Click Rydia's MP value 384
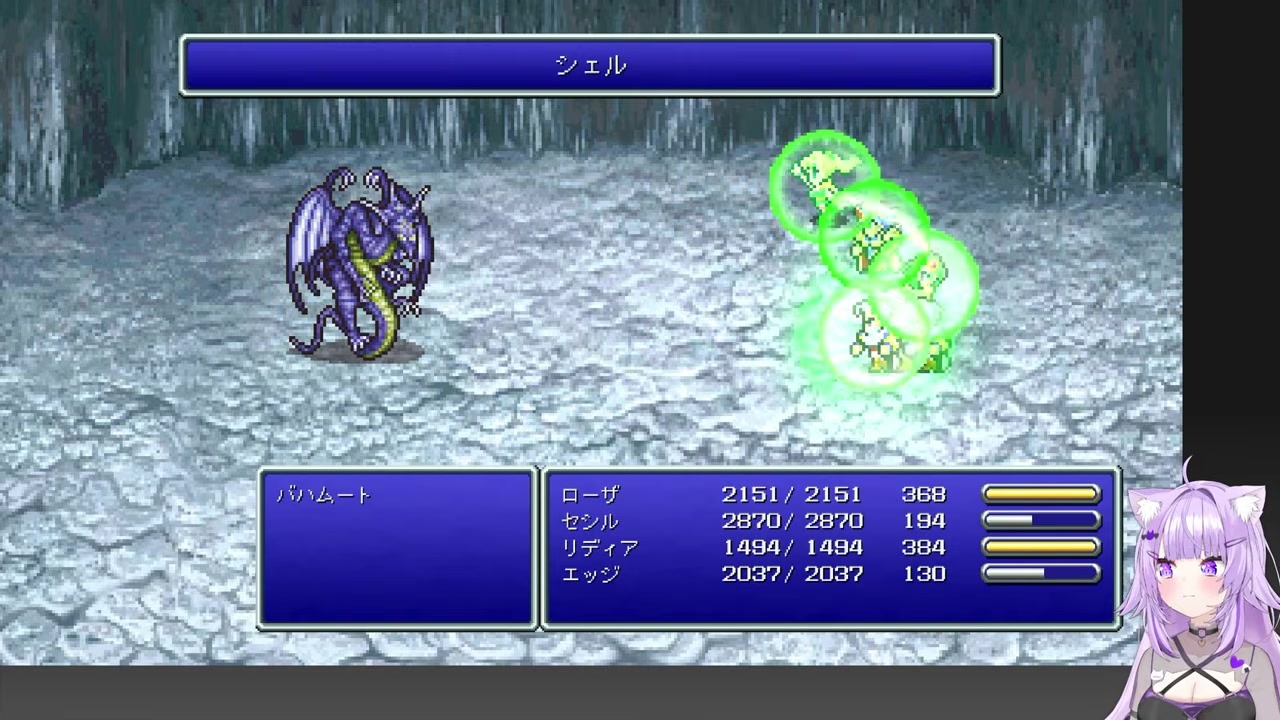 [x=922, y=547]
